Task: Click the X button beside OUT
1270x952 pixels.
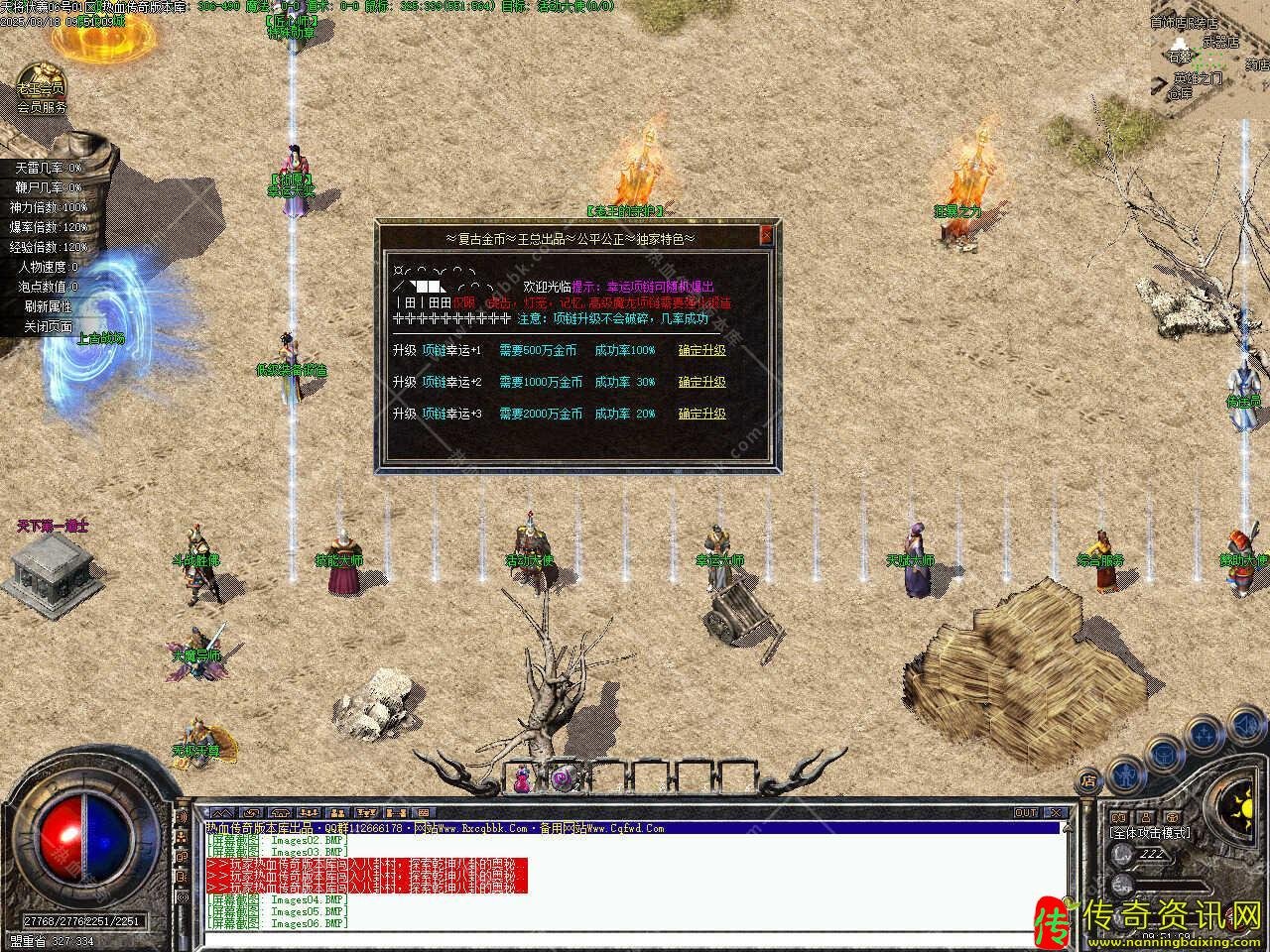Action: (x=1056, y=813)
